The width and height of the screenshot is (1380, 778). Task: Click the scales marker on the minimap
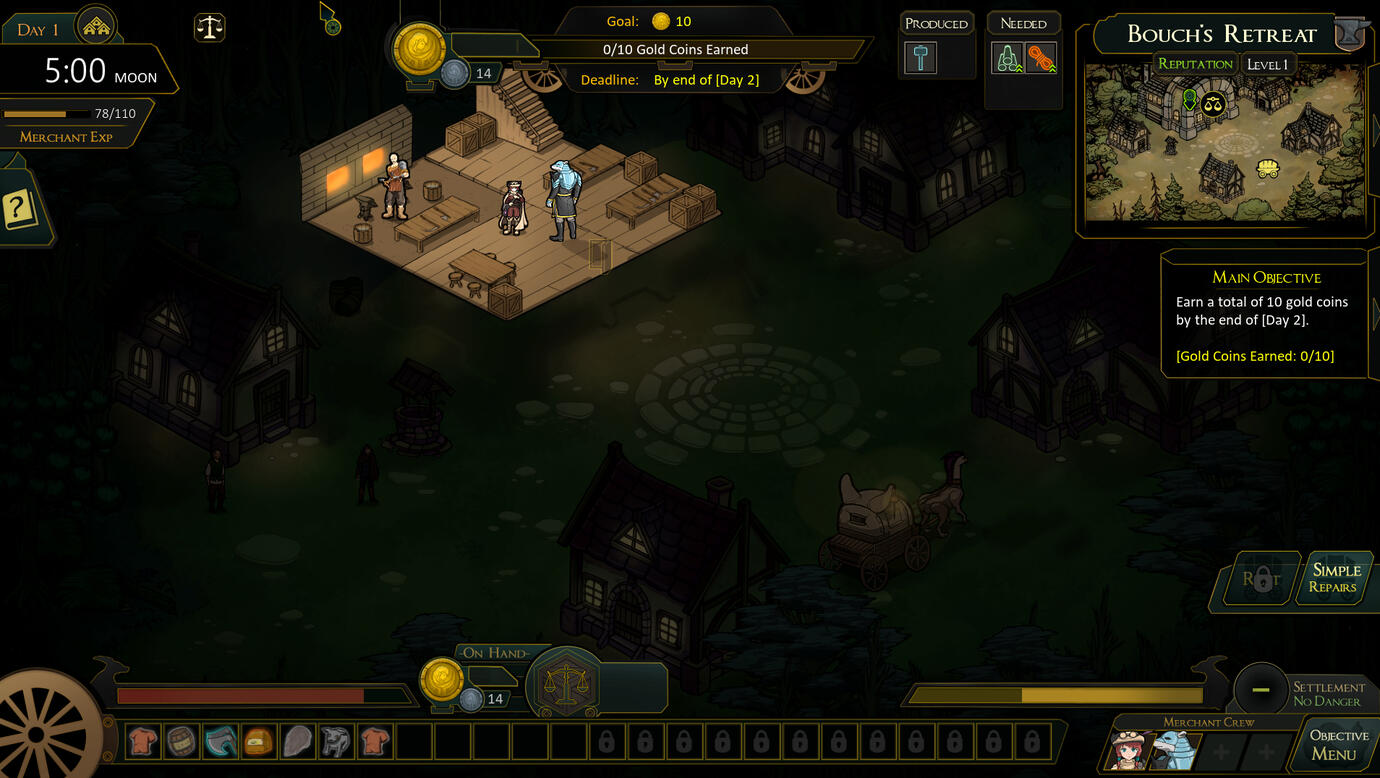click(x=1213, y=103)
